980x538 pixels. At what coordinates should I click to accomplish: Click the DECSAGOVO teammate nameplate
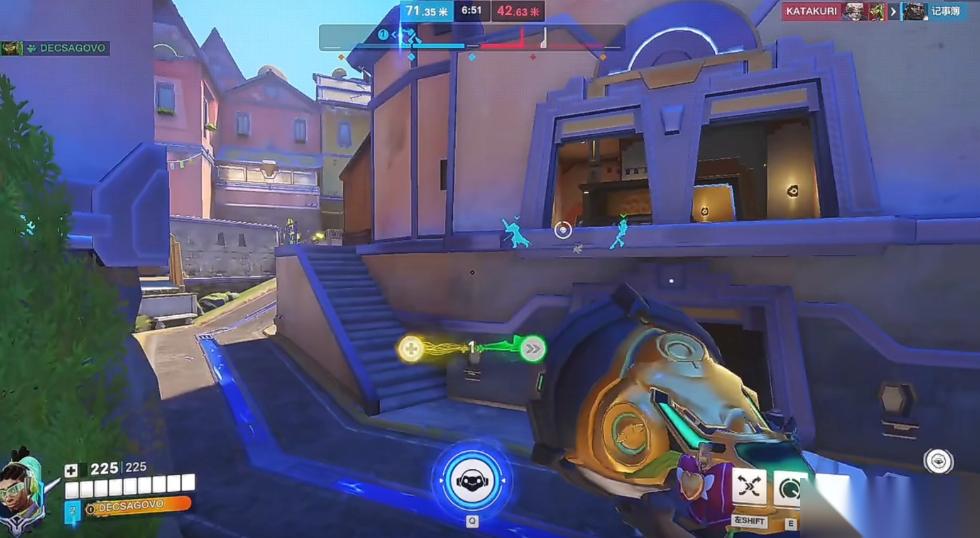tap(55, 48)
